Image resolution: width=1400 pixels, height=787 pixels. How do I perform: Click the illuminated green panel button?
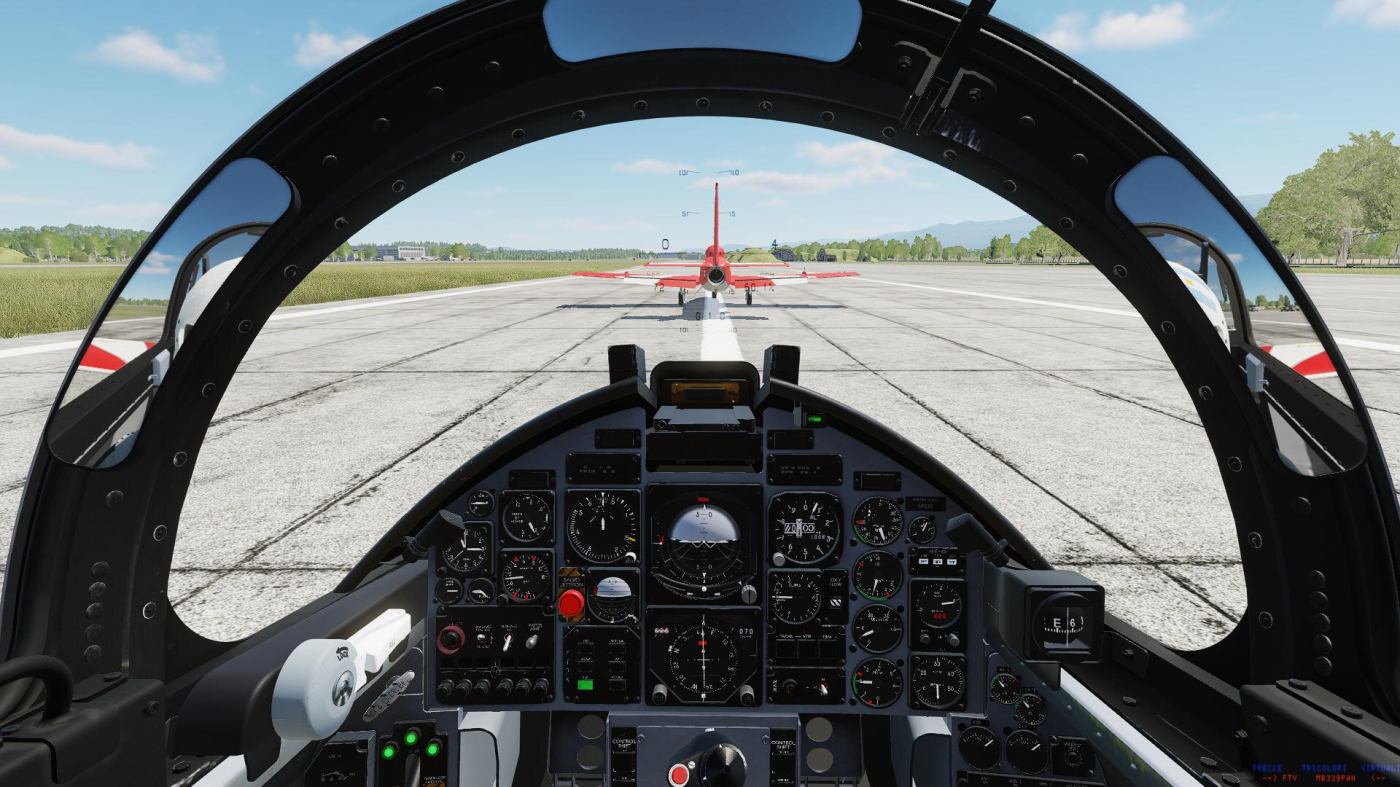pos(586,685)
